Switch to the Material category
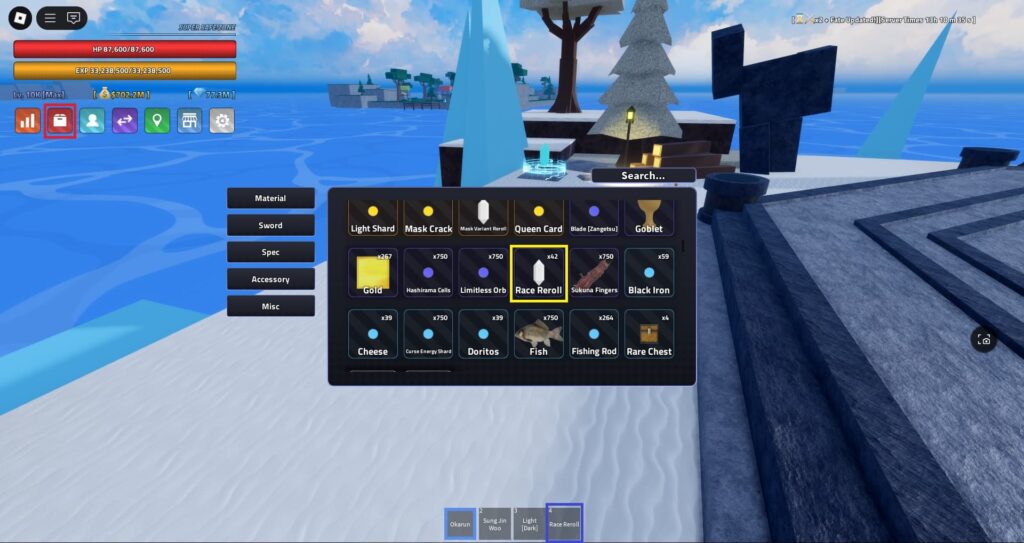Screen dimensions: 1024x543 [270, 199]
